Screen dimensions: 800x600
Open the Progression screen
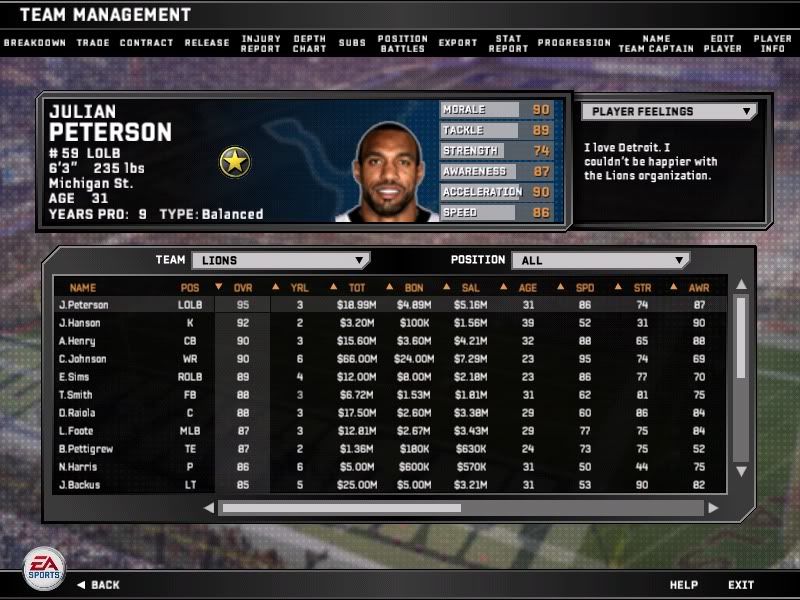click(574, 43)
